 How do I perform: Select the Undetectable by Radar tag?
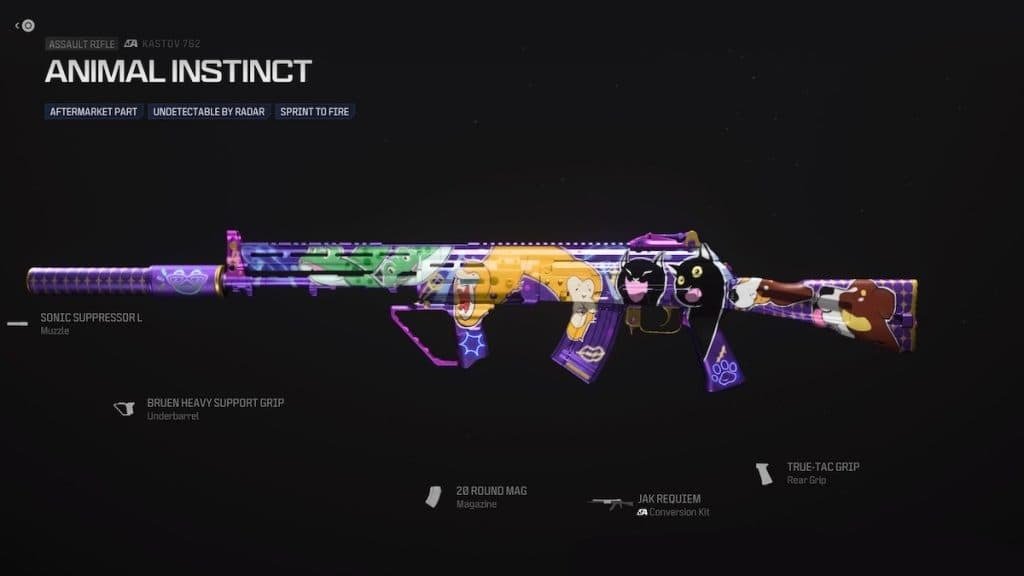tap(209, 111)
